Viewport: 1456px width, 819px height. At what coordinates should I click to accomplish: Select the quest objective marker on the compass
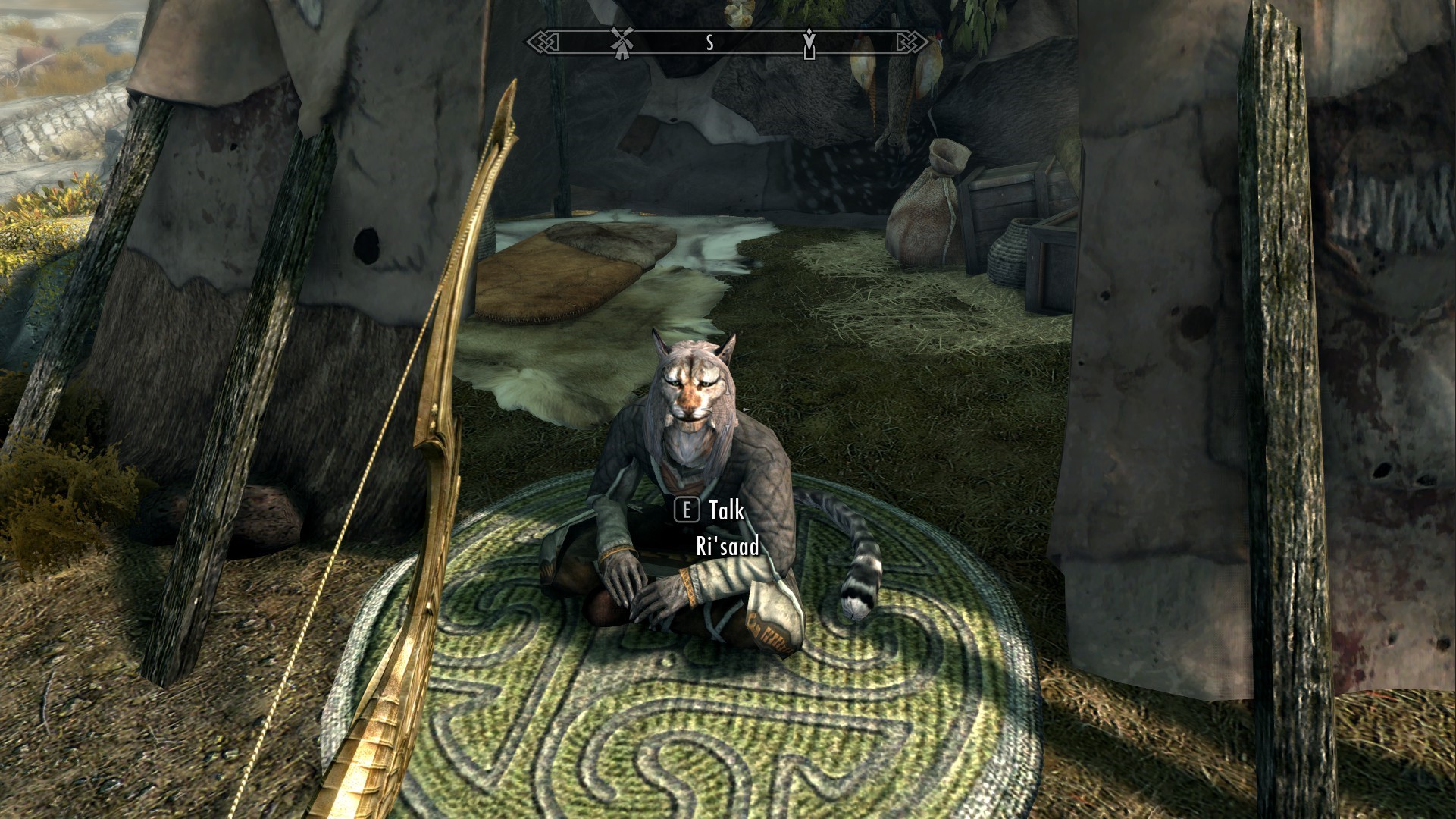[809, 42]
